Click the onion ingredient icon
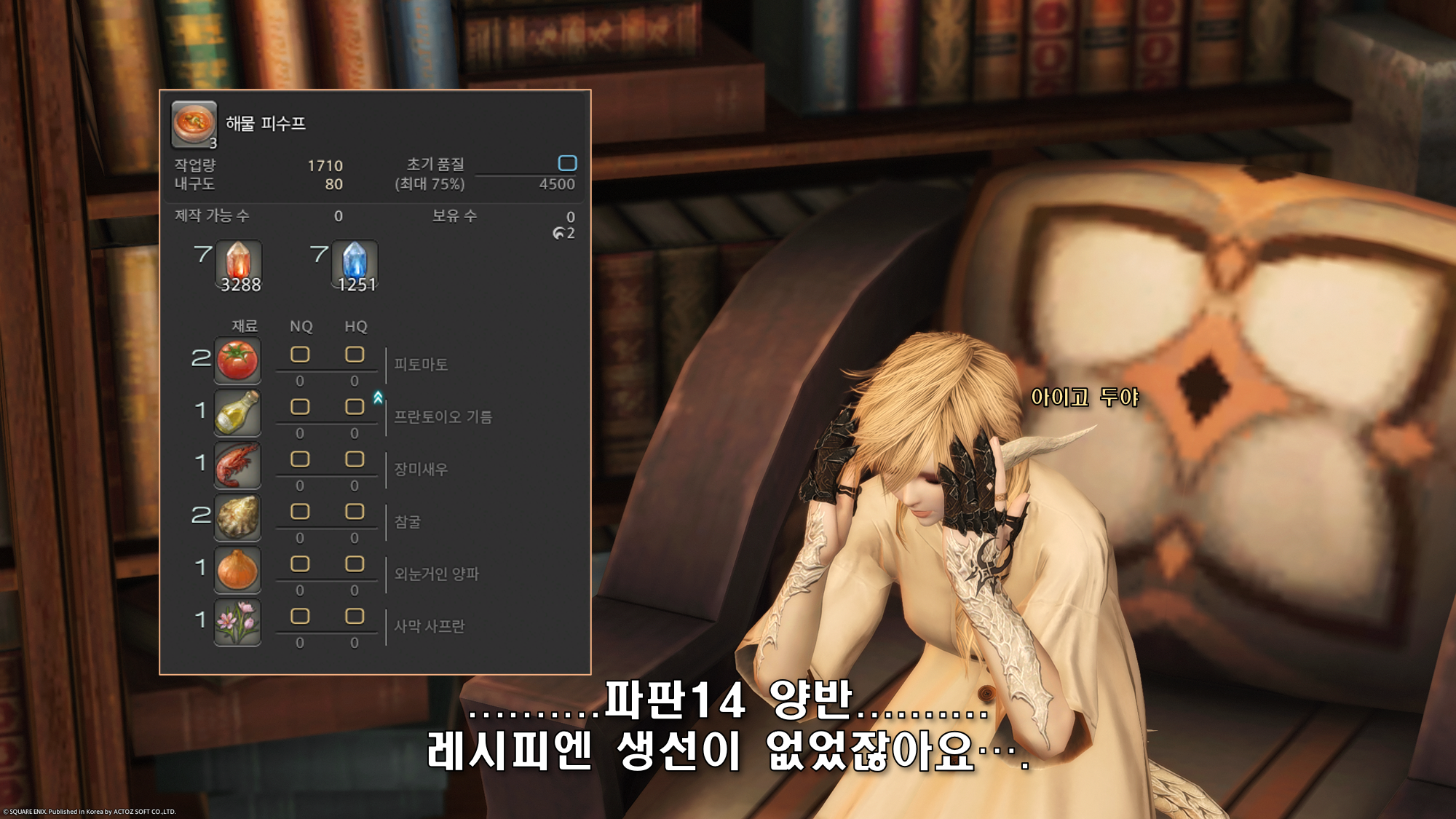This screenshot has height=819, width=1456. (237, 569)
